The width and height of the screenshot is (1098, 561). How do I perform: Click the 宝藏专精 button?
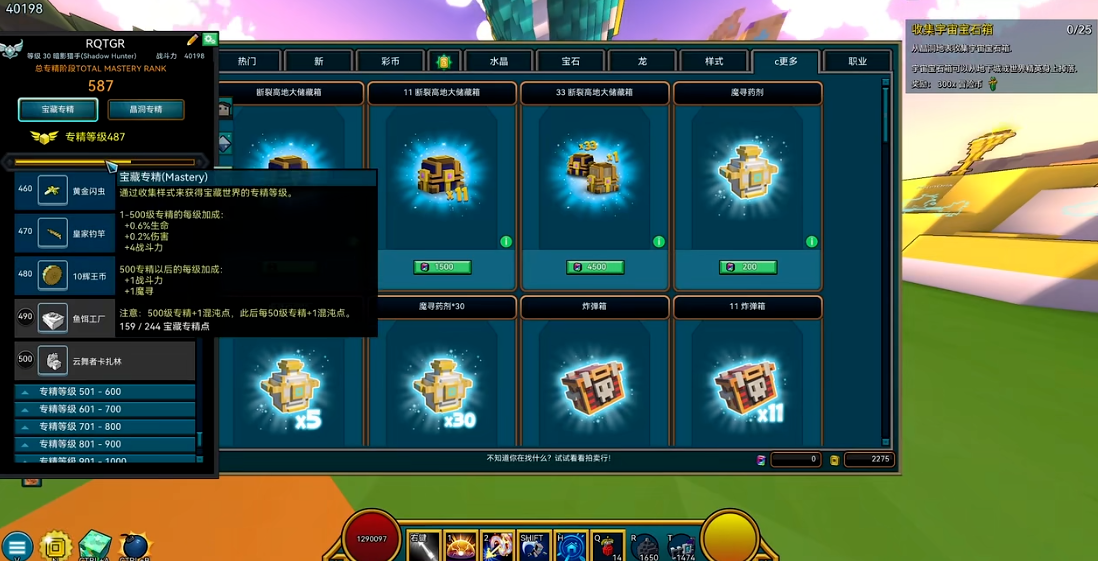[x=58, y=109]
